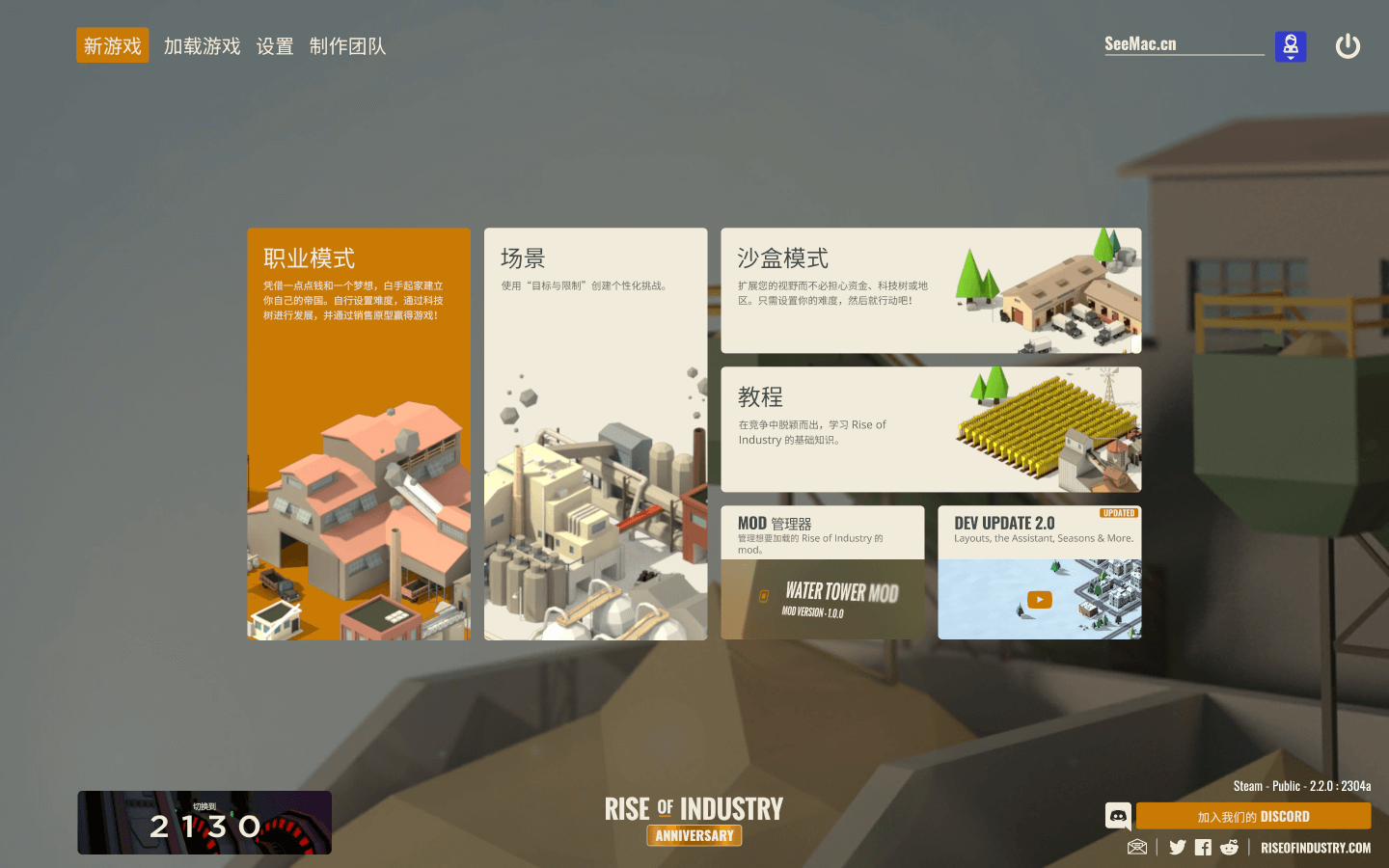Open the 加载游戏 menu
This screenshot has width=1389, height=868.
click(202, 45)
